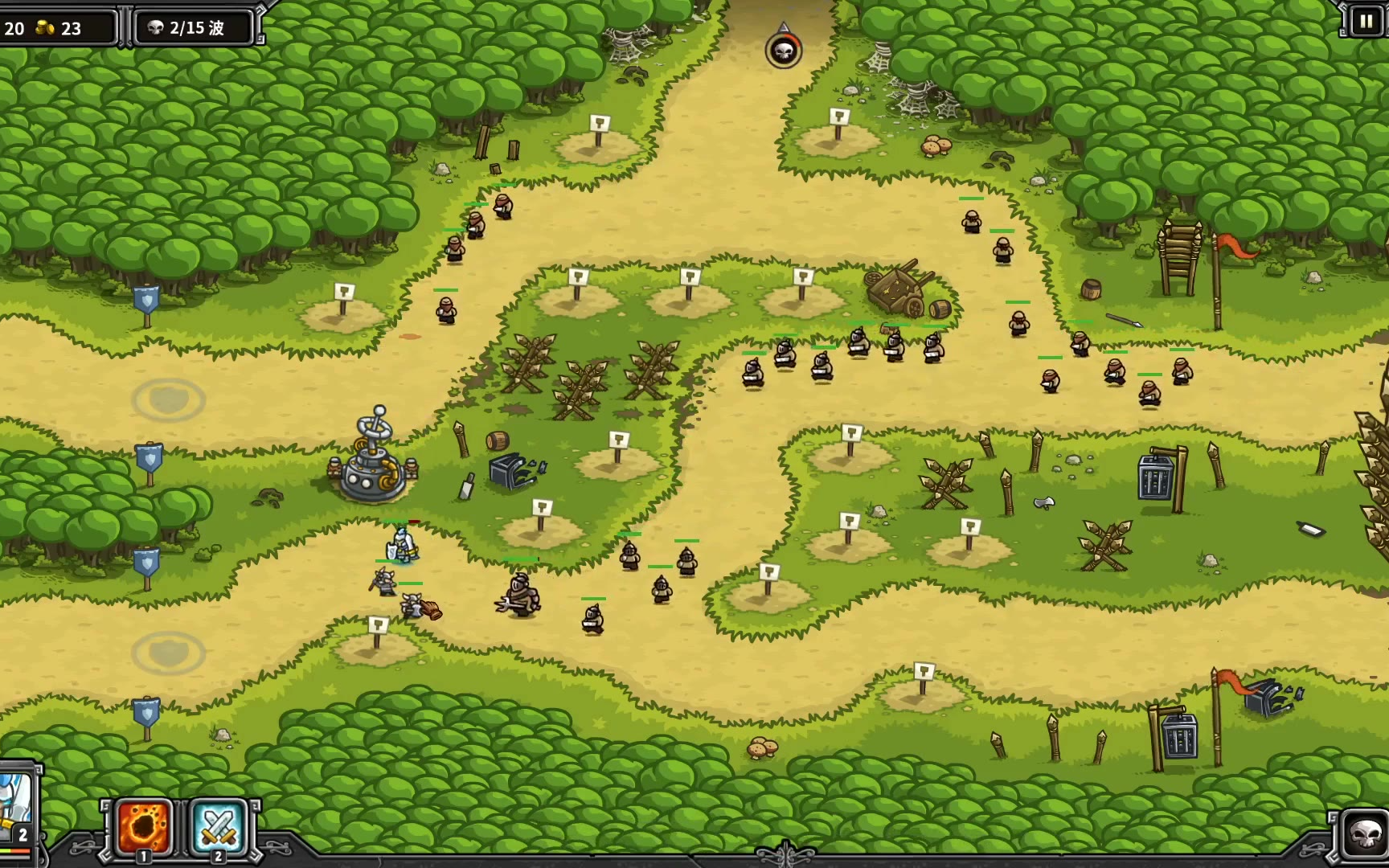Viewport: 1389px width, 868px height.
Task: Activate the Rain of Fire meteor ability
Action: tap(145, 825)
